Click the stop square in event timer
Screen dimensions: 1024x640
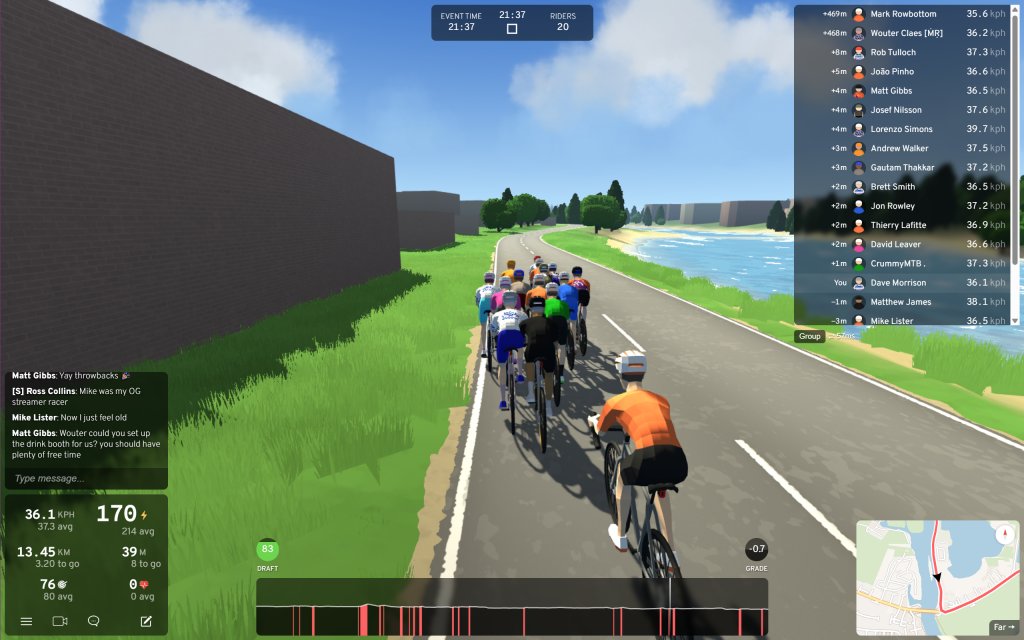pos(512,29)
